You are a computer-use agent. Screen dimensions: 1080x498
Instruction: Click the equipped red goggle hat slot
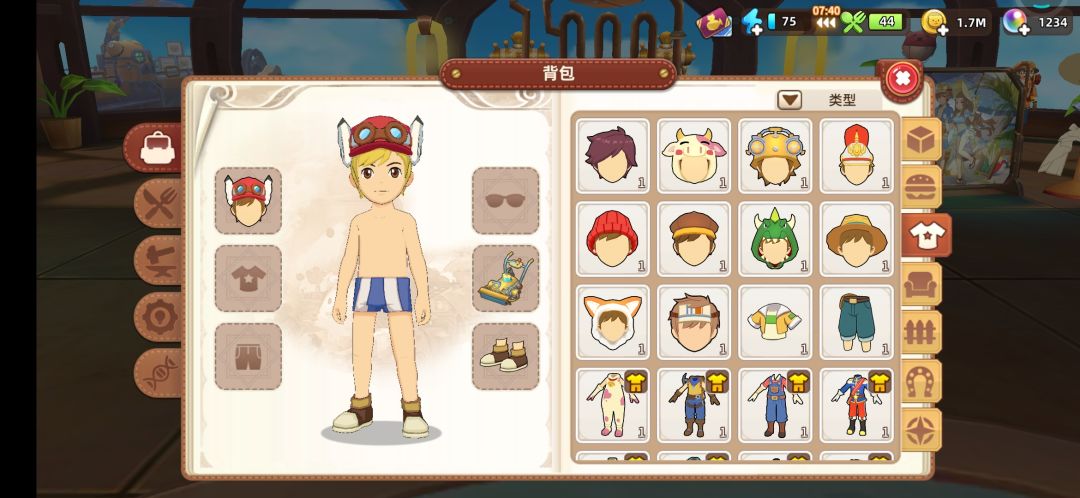point(248,200)
